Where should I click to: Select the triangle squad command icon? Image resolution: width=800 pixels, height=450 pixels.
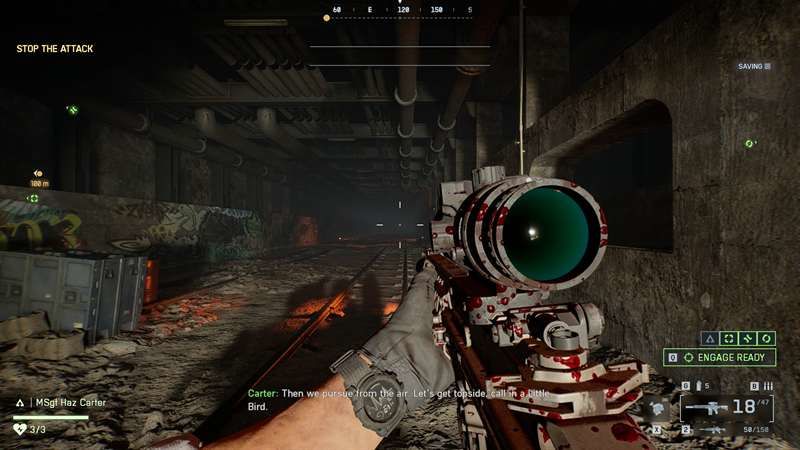pos(709,339)
